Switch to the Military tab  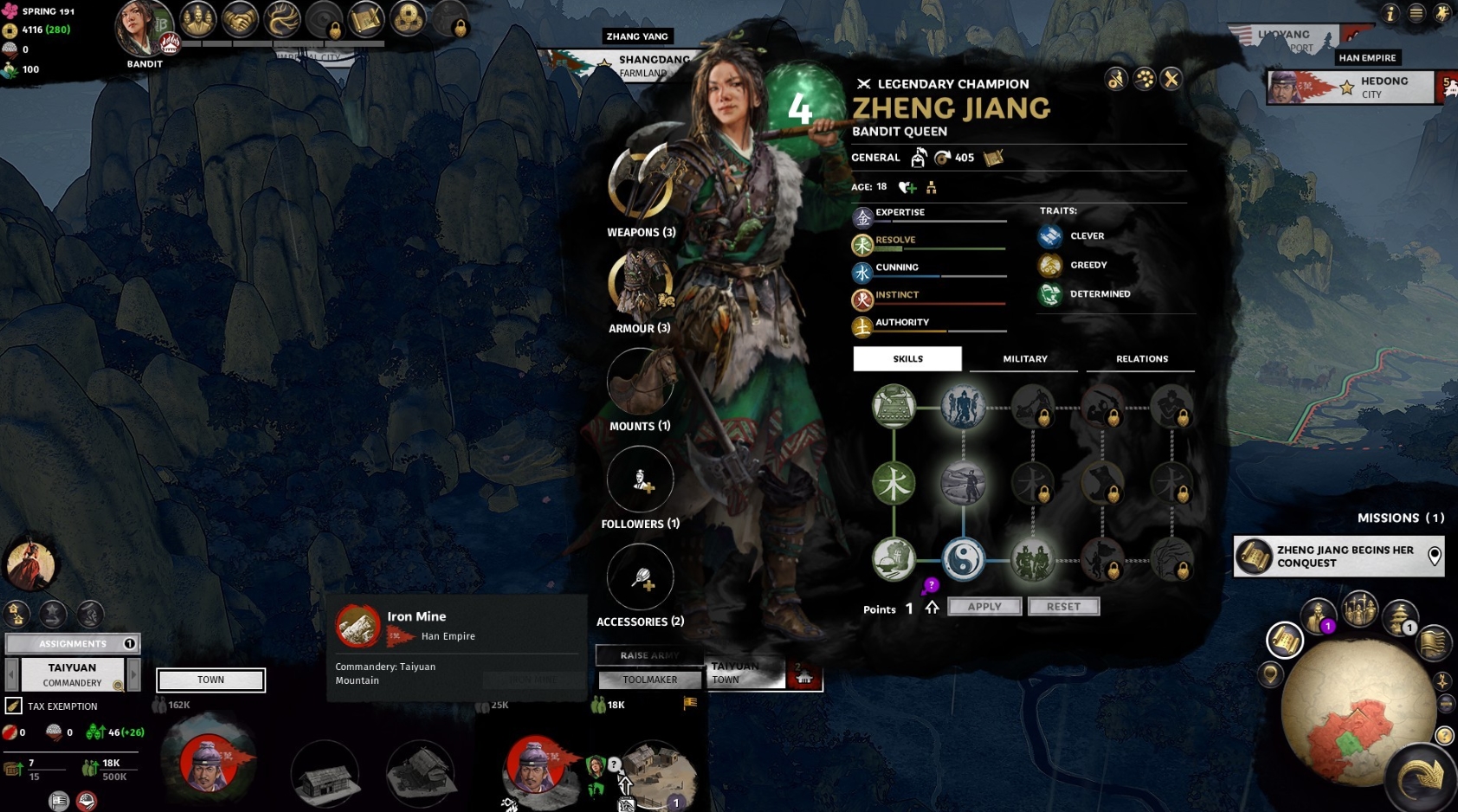point(1023,358)
